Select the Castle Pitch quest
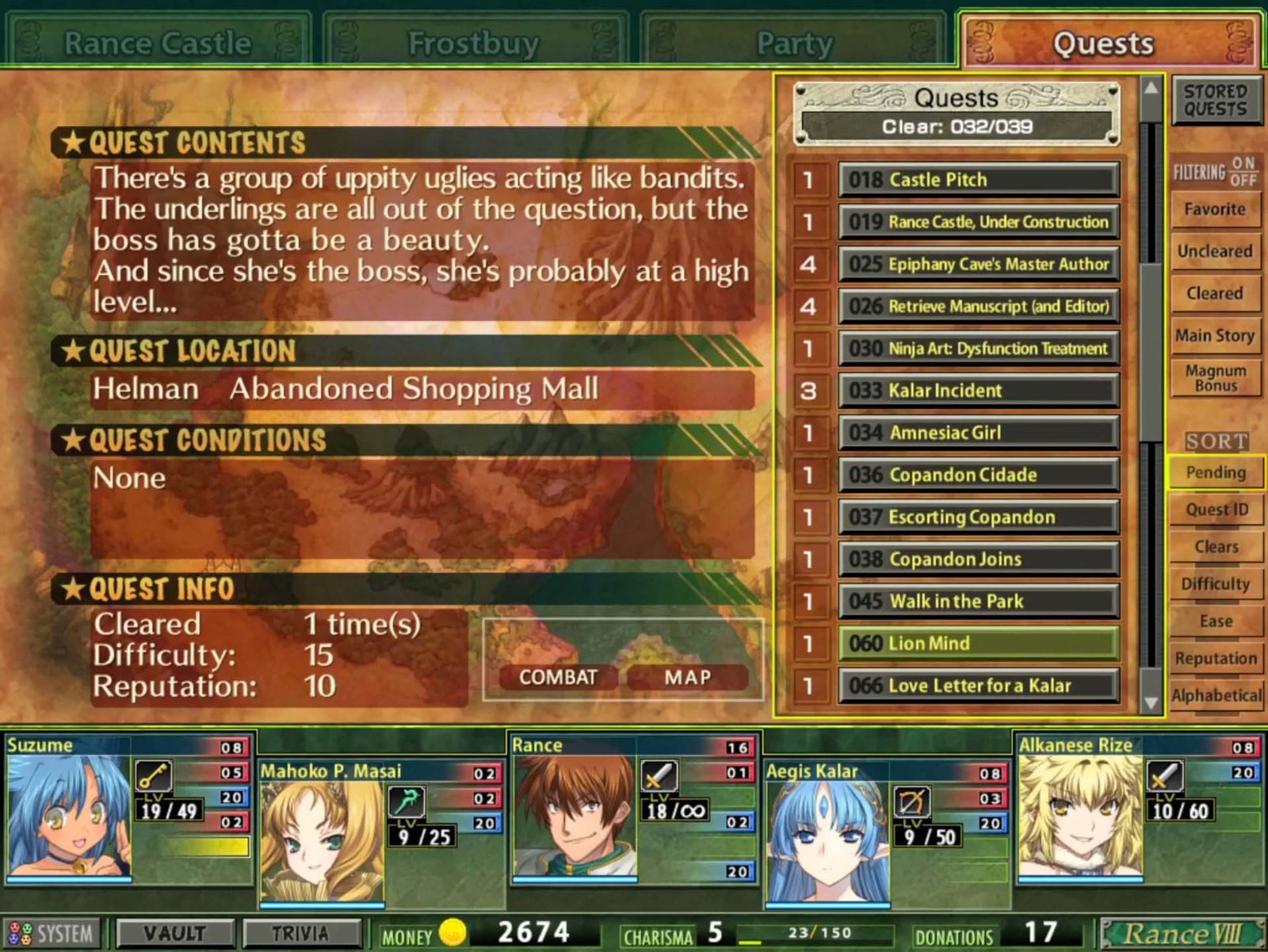Viewport: 1268px width, 952px height. coord(979,180)
